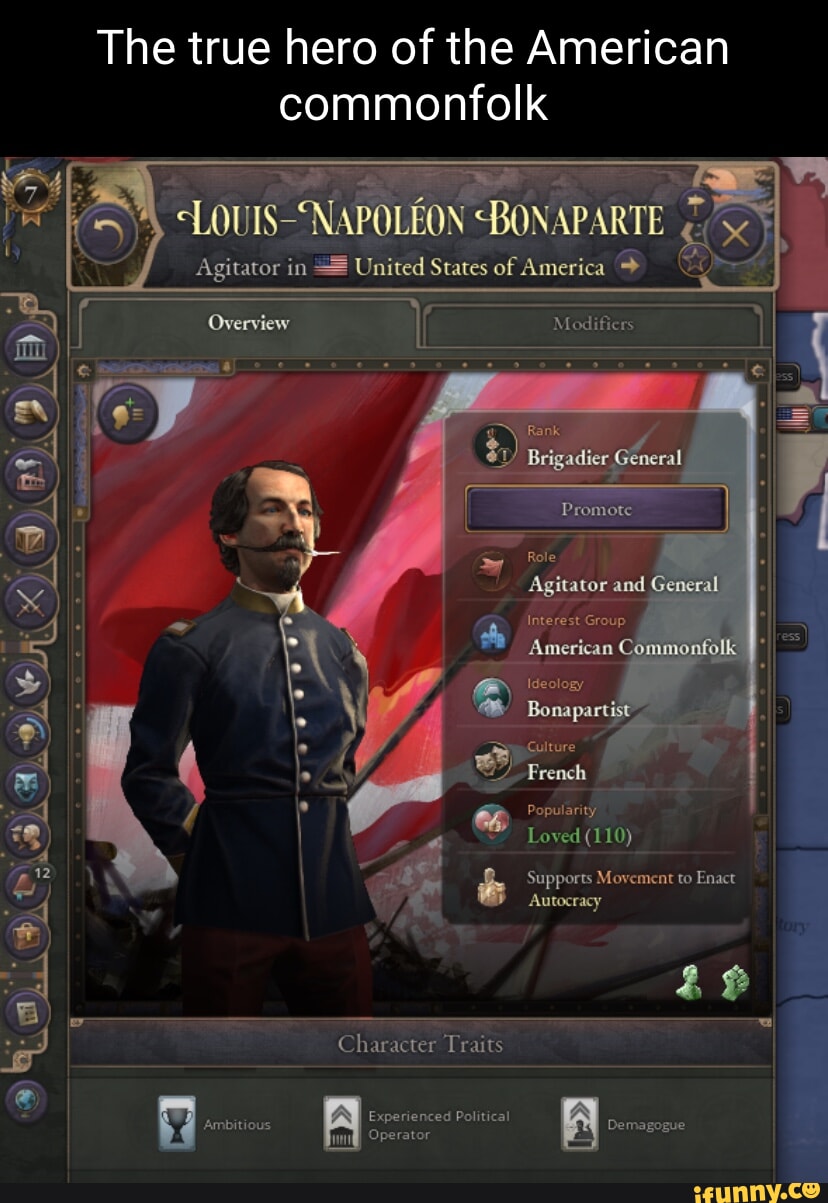This screenshot has width=828, height=1203.
Task: Open the Population panel with the two heads icon
Action: tap(26, 835)
